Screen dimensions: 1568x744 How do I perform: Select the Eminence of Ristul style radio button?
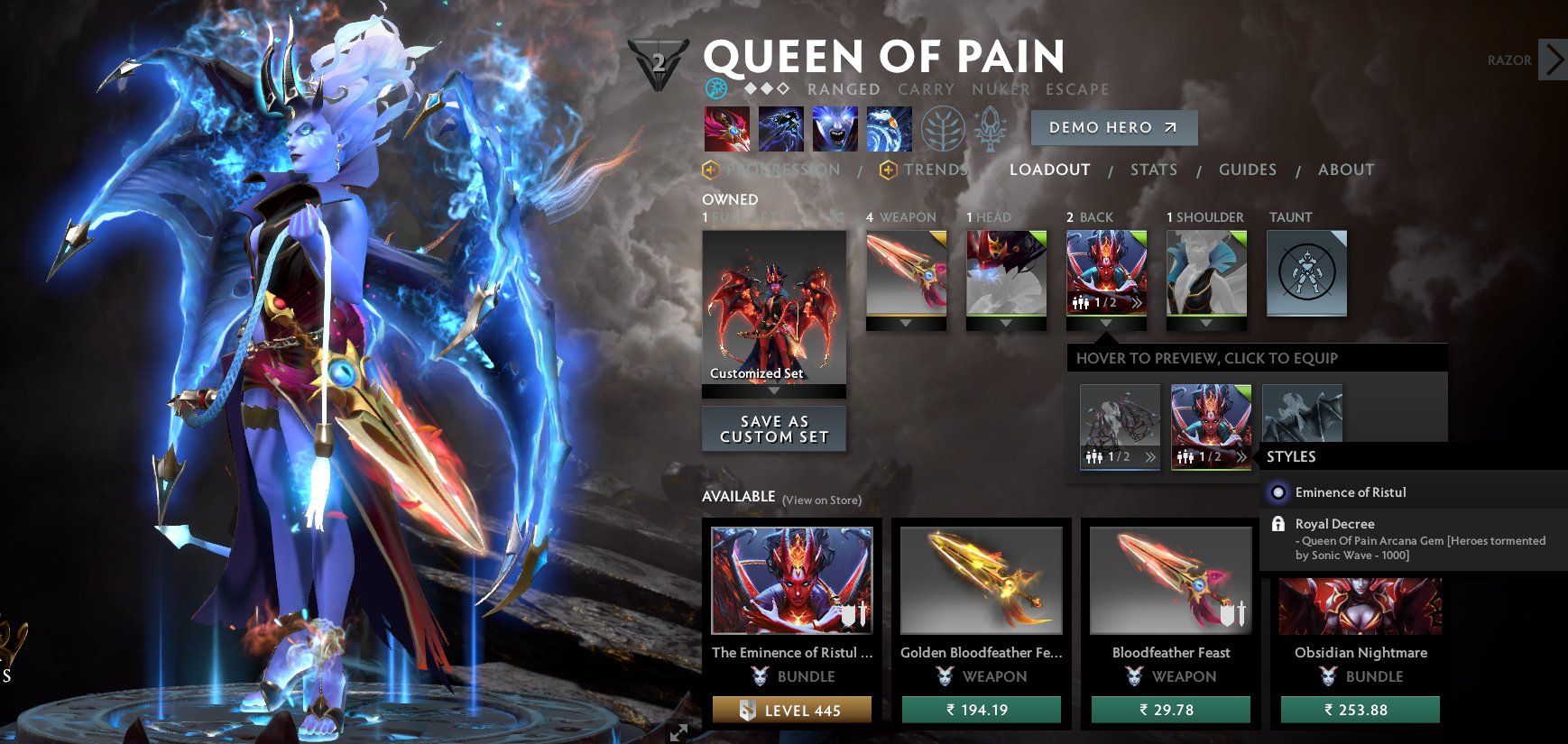click(1277, 492)
